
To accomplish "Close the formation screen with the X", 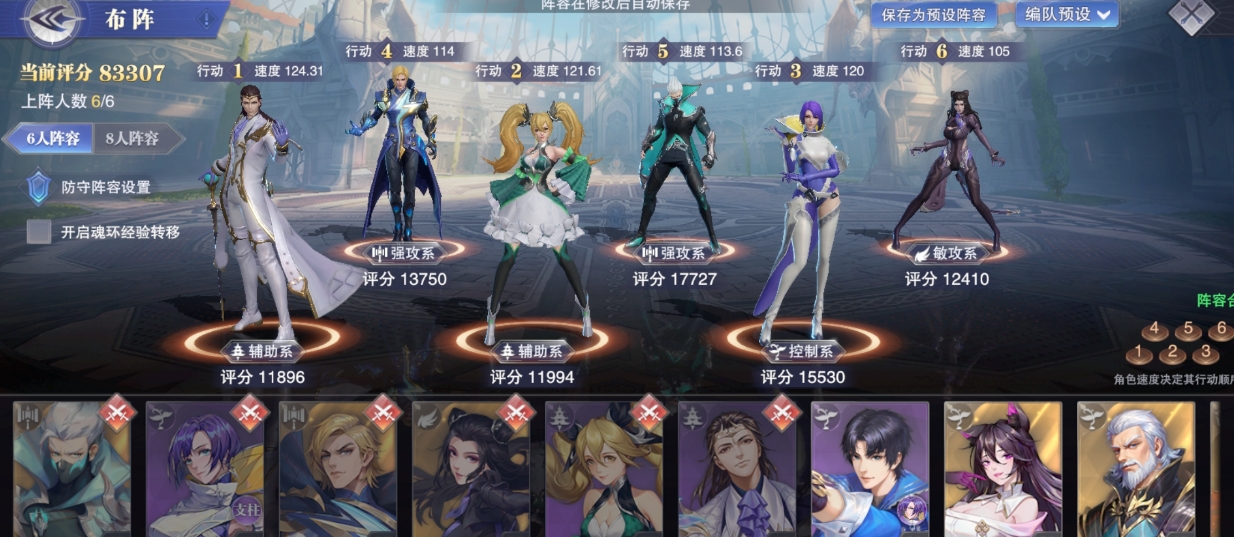I will pyautogui.click(x=1192, y=15).
